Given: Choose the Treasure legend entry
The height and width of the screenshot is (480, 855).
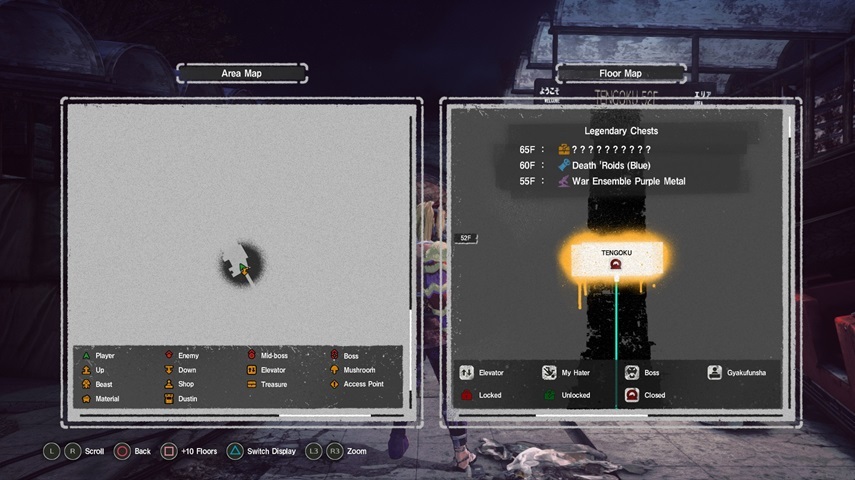Looking at the screenshot, I should [267, 384].
